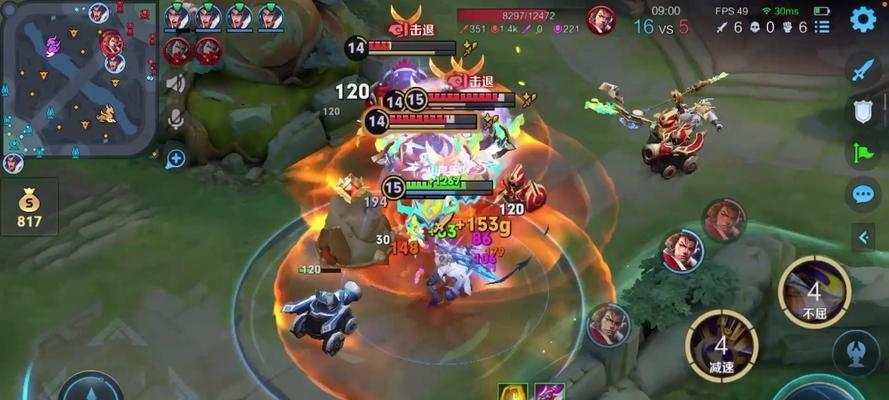Click the battlefield minimap
Viewport: 889px width, 400px height.
tap(79, 78)
